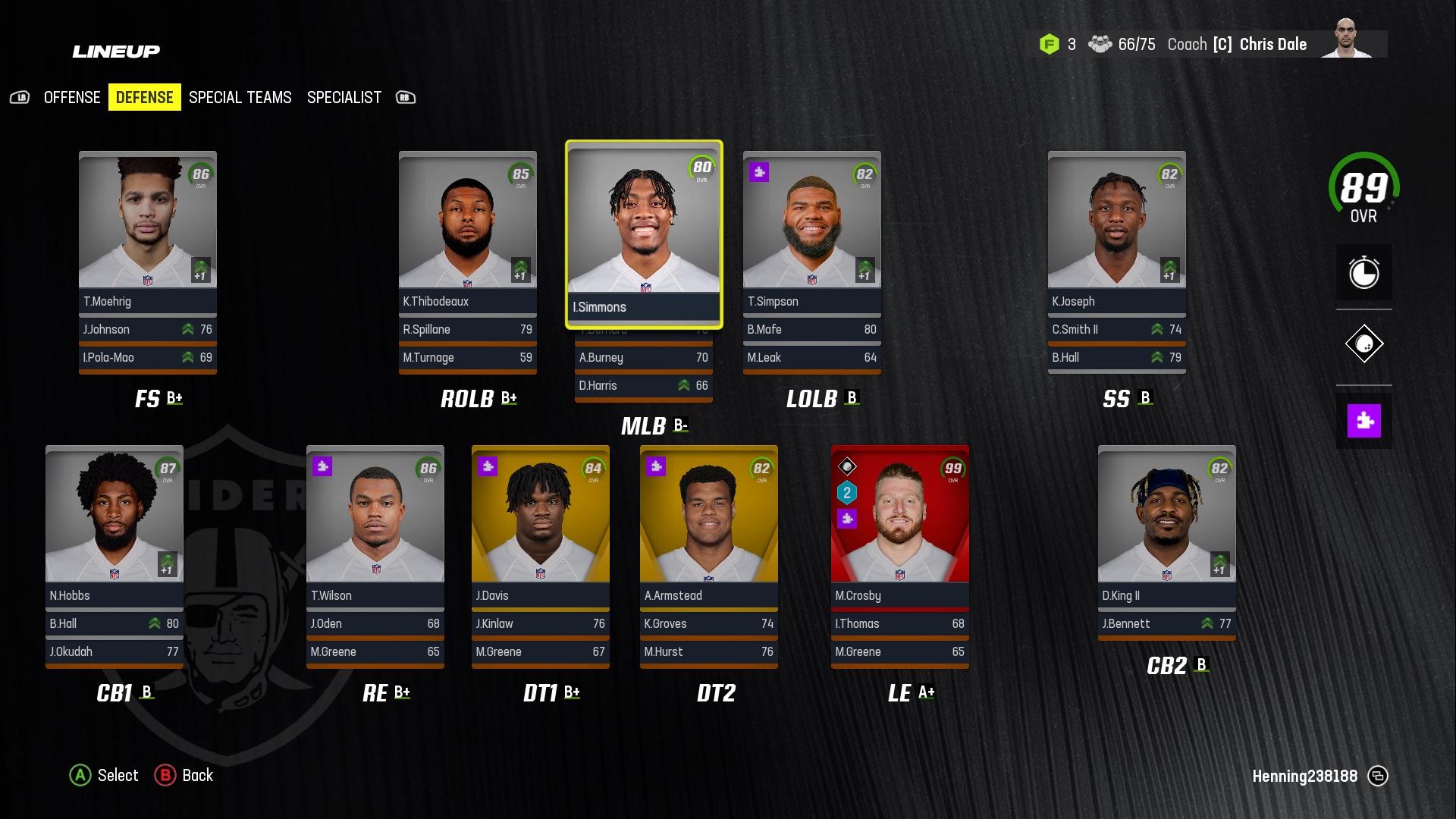Switch to the OFFENSE tab
The image size is (1456, 819).
tap(71, 97)
